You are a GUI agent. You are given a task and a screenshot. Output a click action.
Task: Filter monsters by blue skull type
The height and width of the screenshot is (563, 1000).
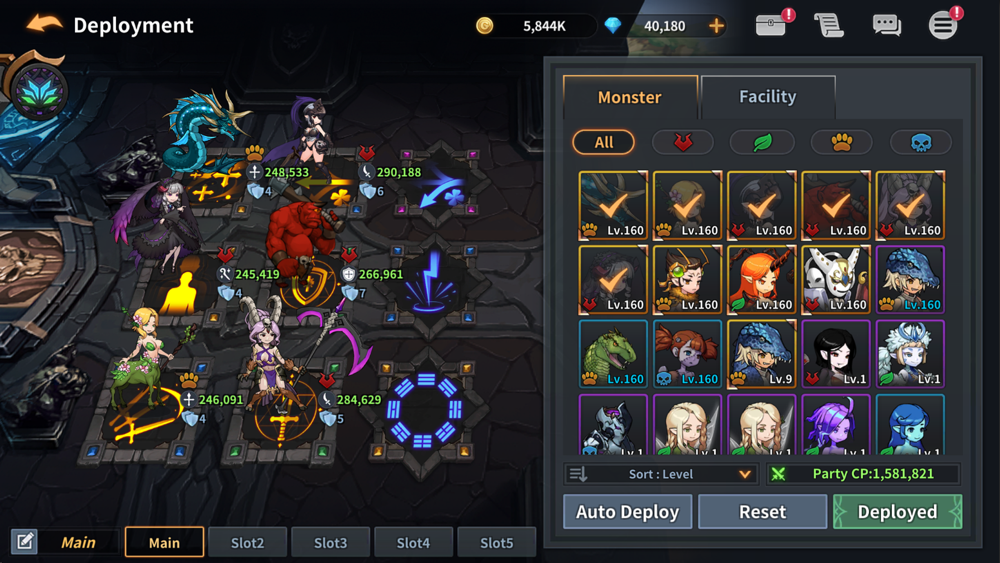click(x=921, y=142)
